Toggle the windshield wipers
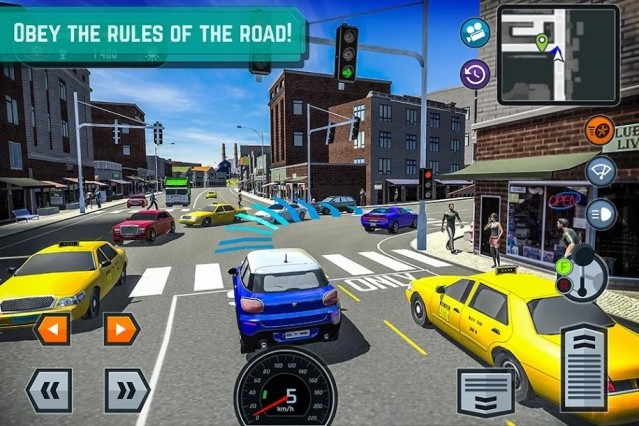This screenshot has width=639, height=426. [x=600, y=170]
